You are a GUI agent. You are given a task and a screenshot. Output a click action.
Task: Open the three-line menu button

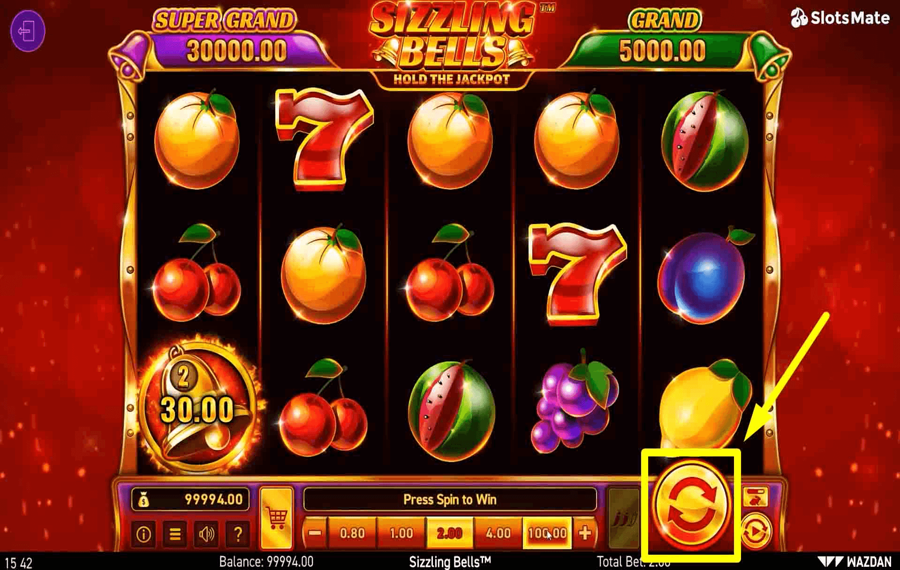pyautogui.click(x=175, y=534)
